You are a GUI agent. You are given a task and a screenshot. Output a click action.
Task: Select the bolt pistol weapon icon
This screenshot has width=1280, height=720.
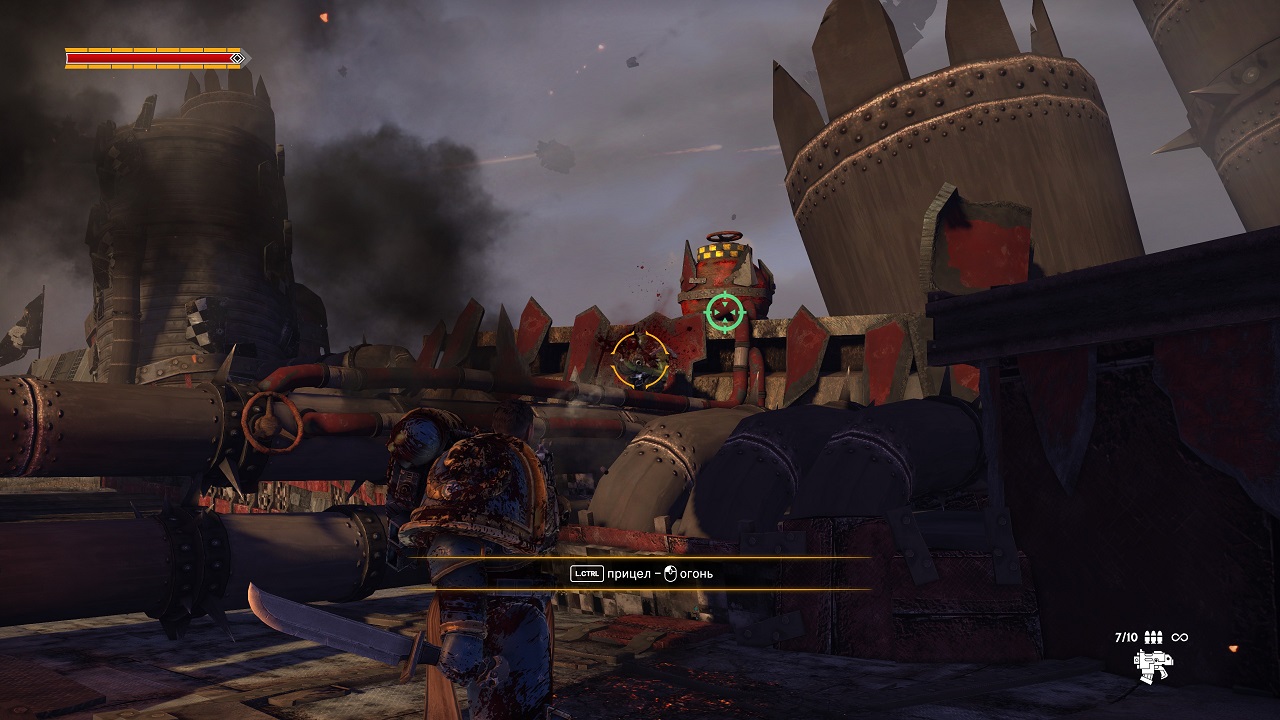(x=1153, y=663)
